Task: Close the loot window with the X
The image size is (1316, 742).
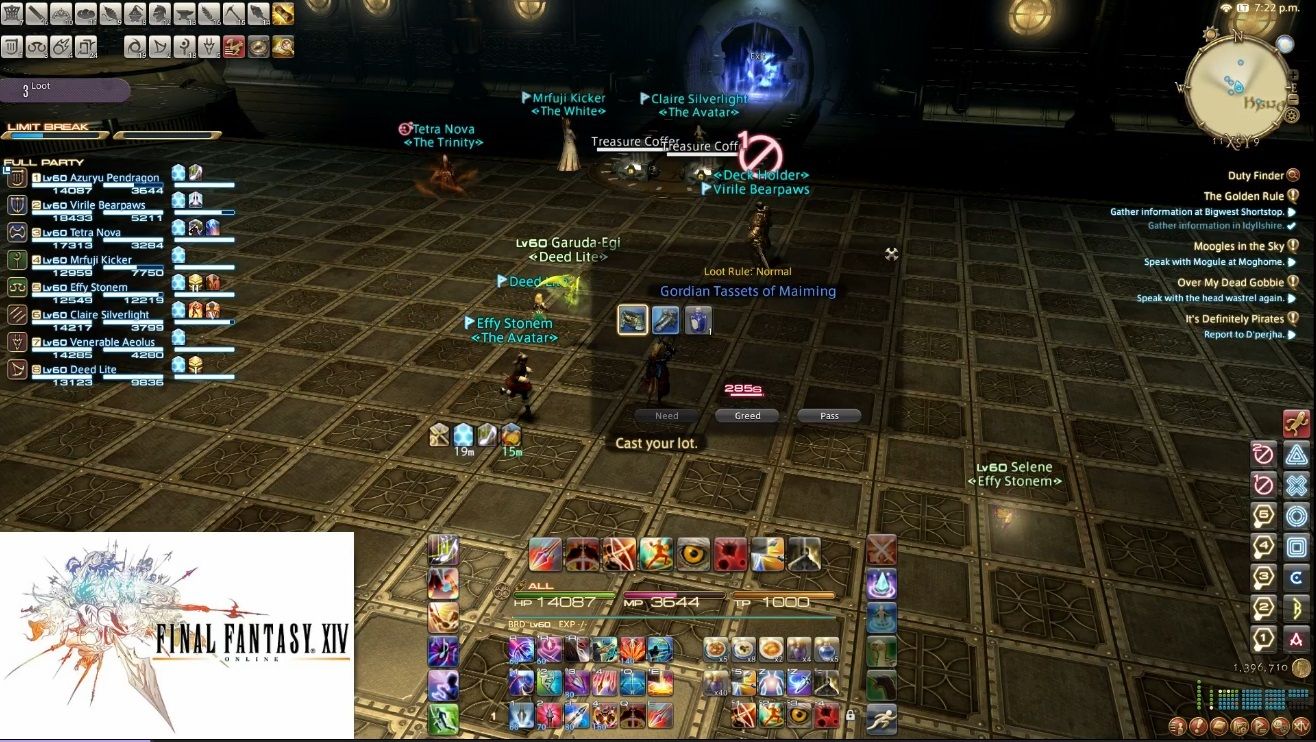Action: point(891,254)
